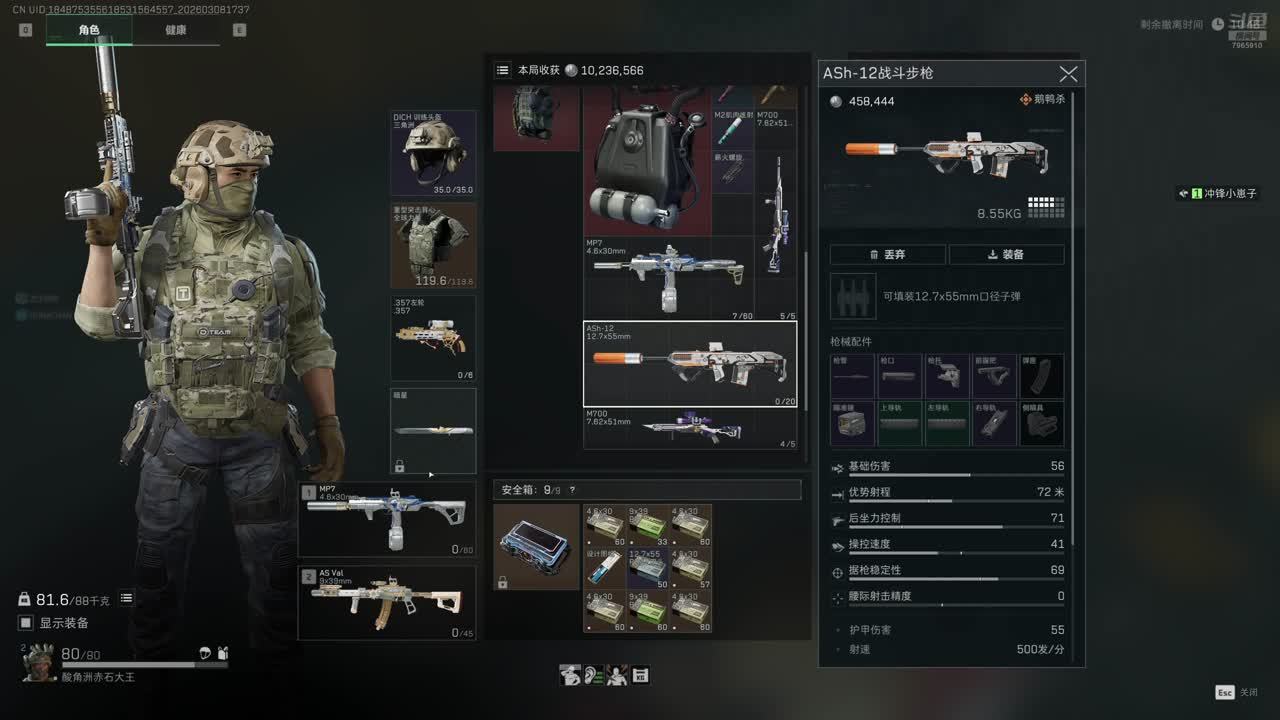Close the ASh-12 detail panel
Screen dimensions: 1280x720
[x=1068, y=74]
